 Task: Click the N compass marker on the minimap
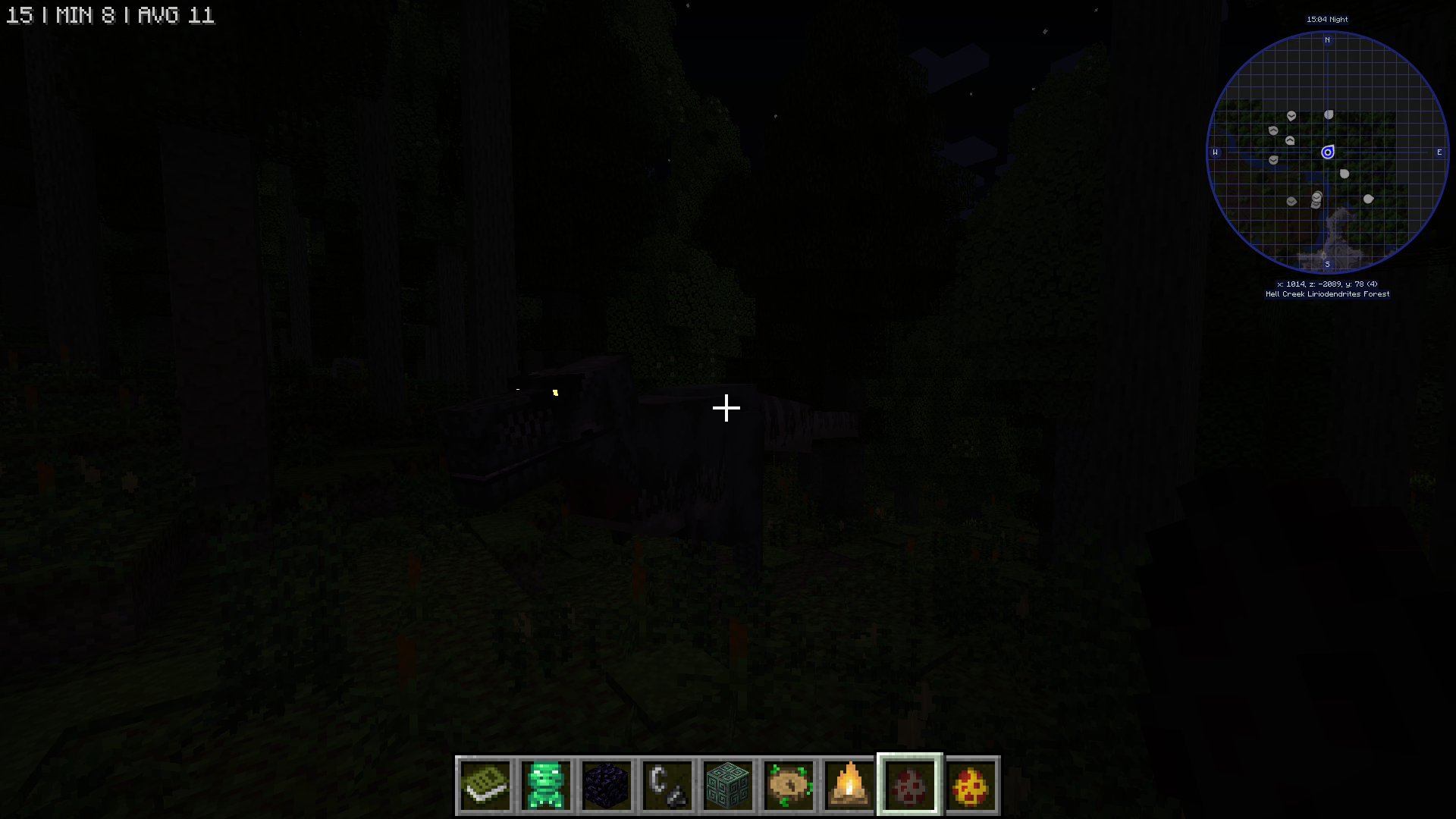coord(1328,39)
